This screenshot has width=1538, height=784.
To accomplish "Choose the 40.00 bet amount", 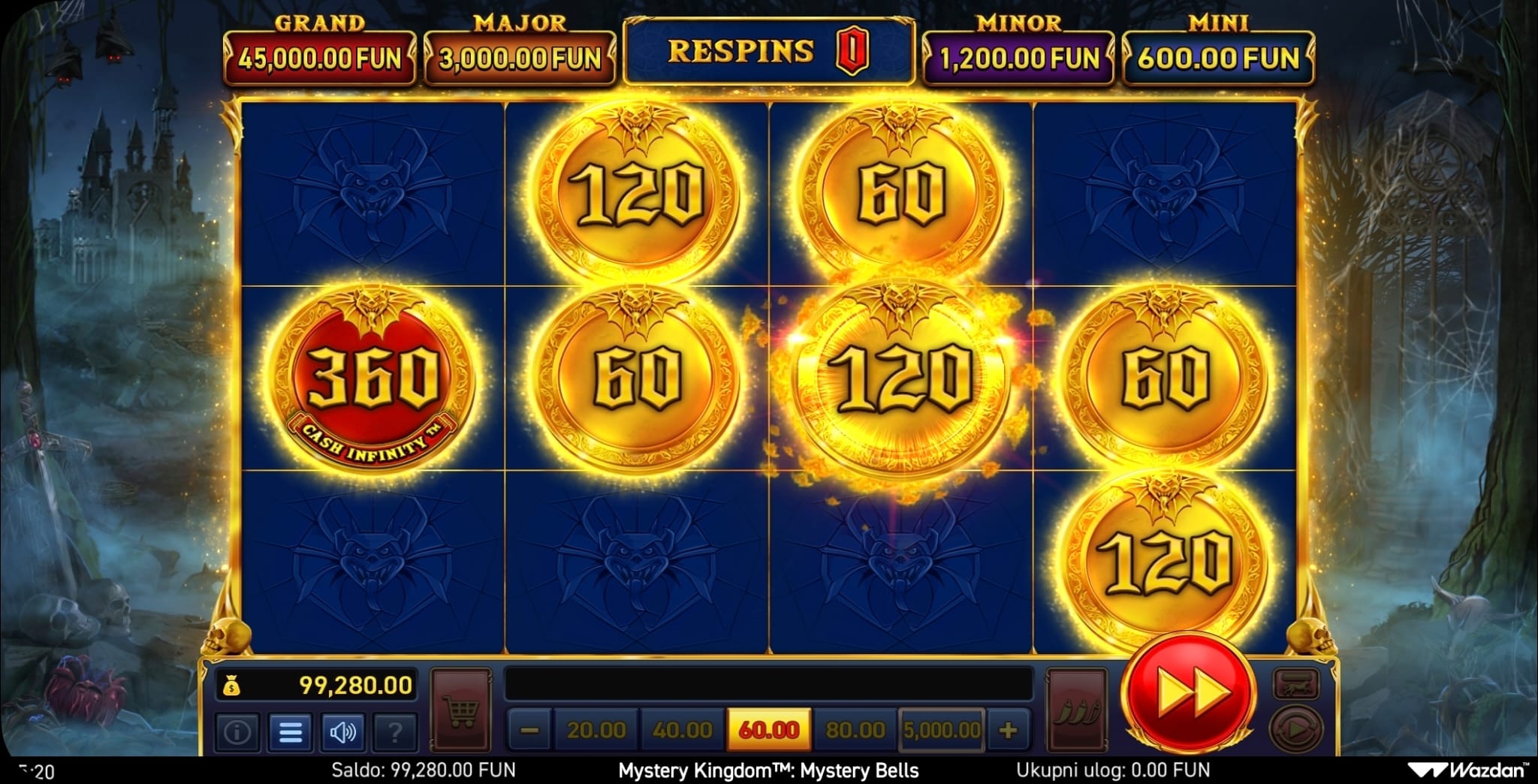I will pyautogui.click(x=682, y=730).
